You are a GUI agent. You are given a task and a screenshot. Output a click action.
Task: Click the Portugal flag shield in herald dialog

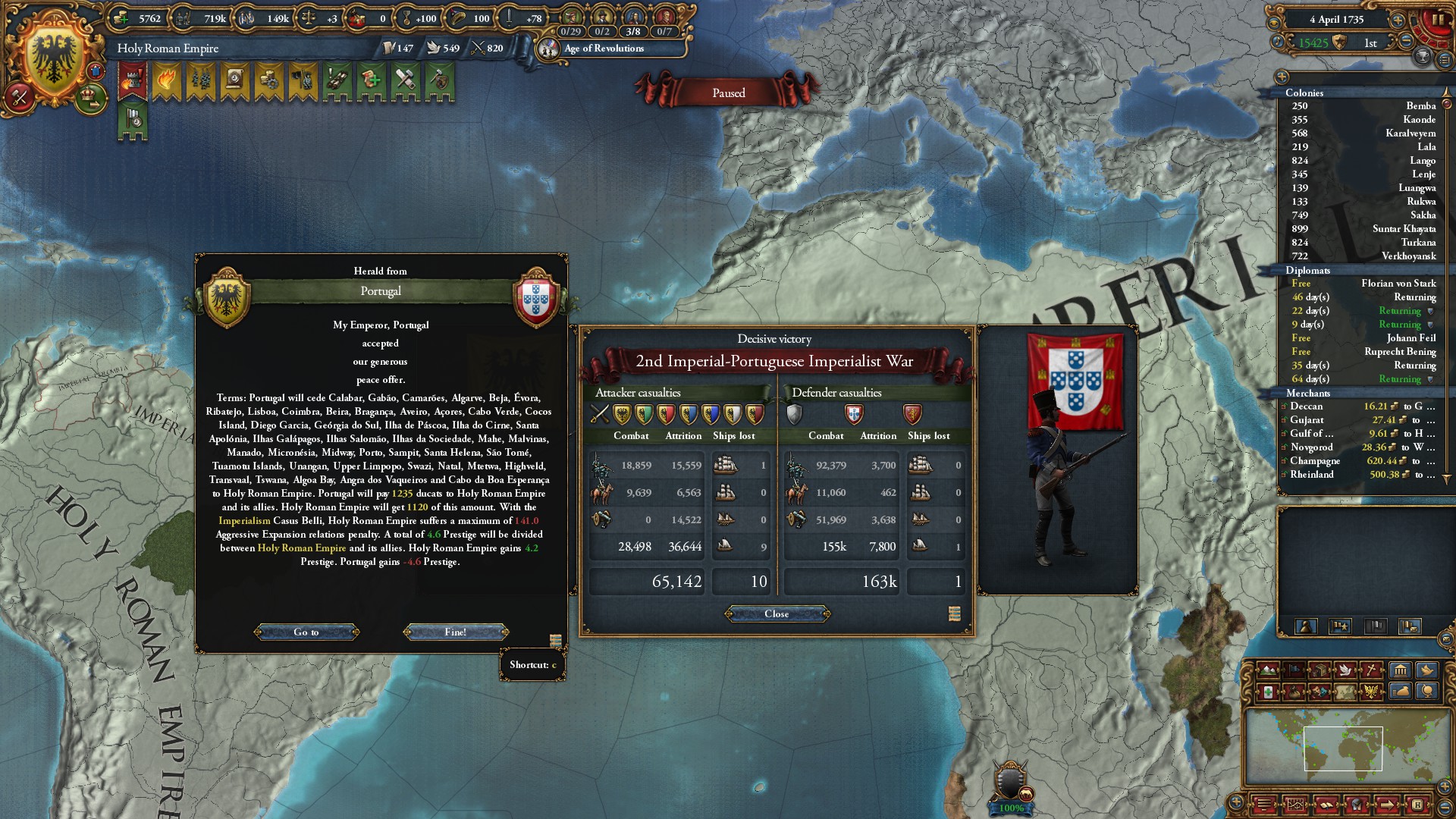535,297
